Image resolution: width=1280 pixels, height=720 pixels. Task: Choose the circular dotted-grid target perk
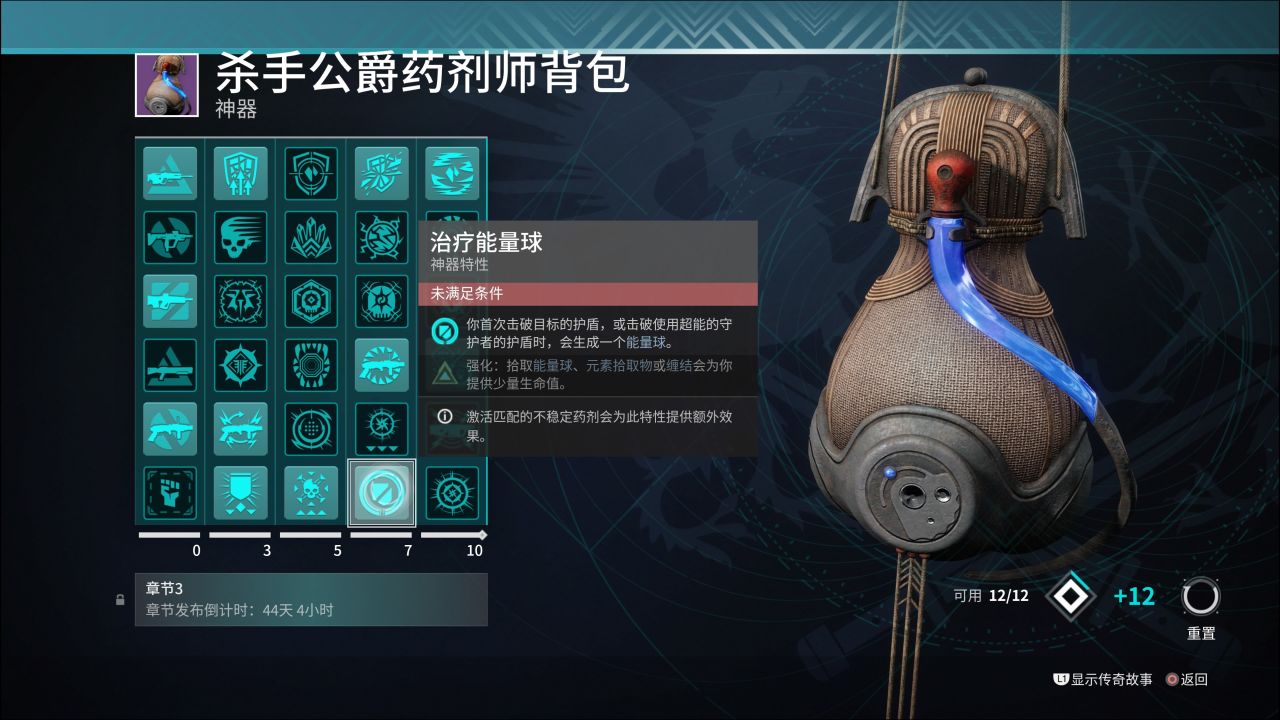[311, 429]
